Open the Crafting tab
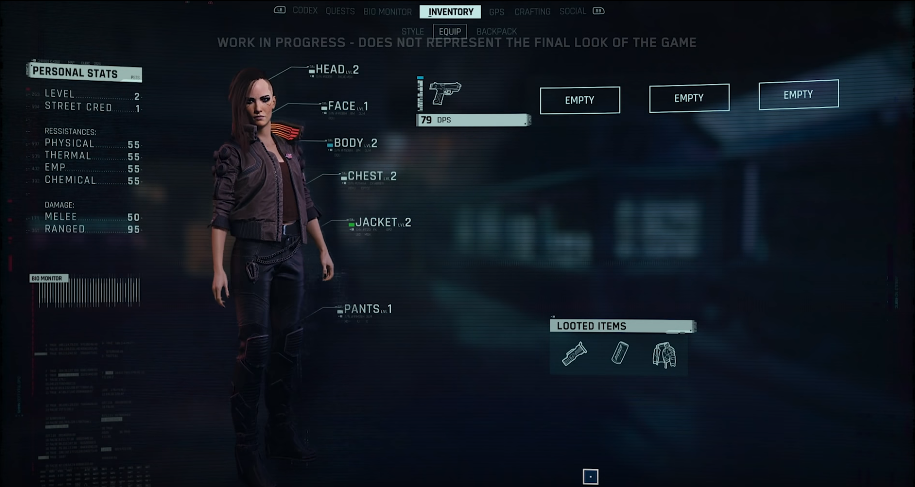 pyautogui.click(x=533, y=11)
